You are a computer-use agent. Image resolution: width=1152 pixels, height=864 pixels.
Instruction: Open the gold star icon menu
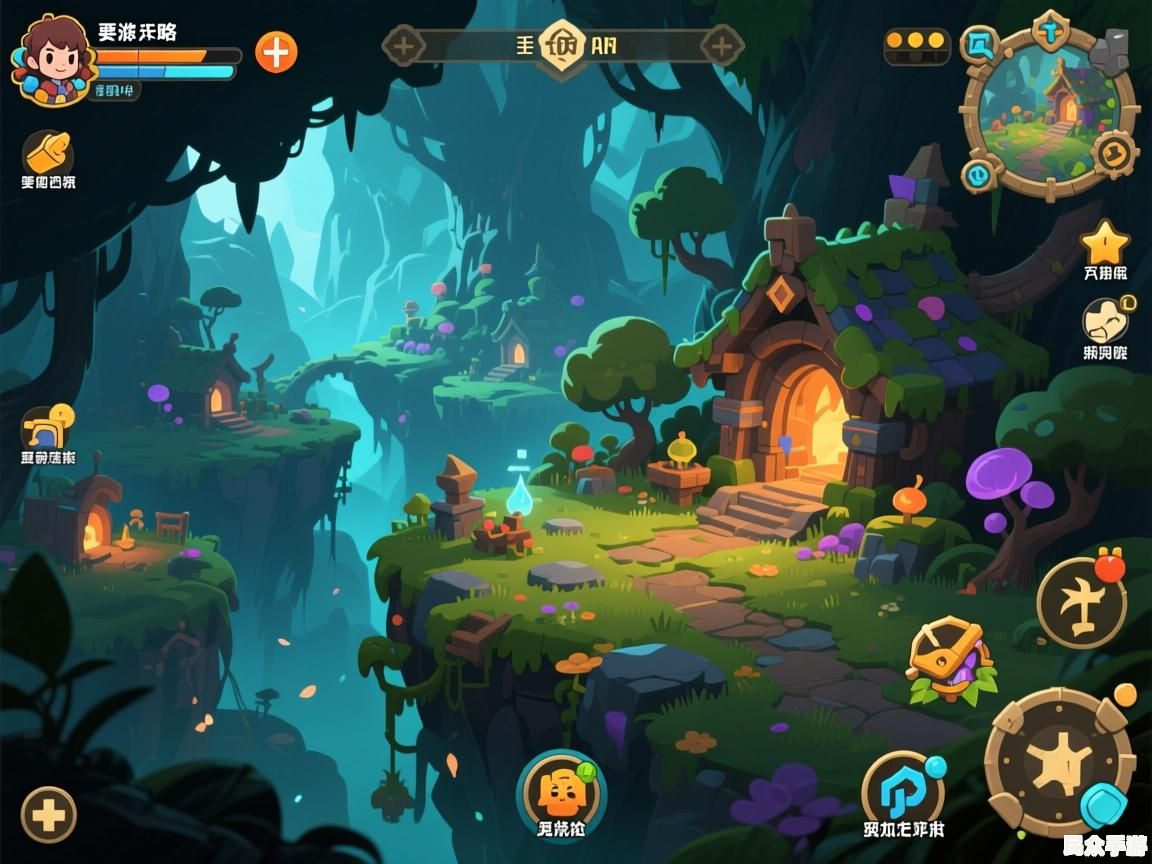pos(1105,243)
